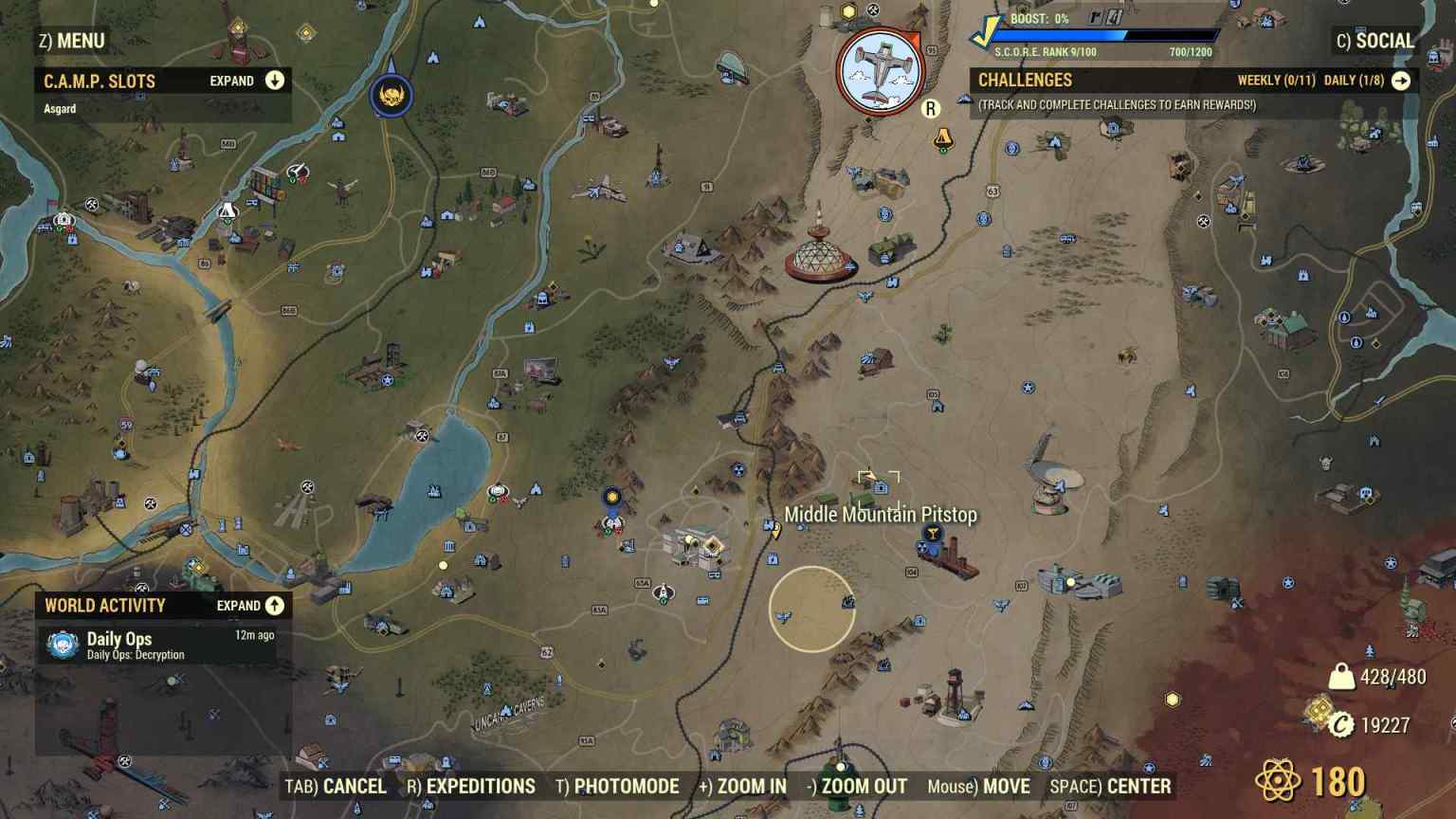This screenshot has height=819, width=1456.
Task: Open the Expedition plane marker at map top
Action: point(882,66)
